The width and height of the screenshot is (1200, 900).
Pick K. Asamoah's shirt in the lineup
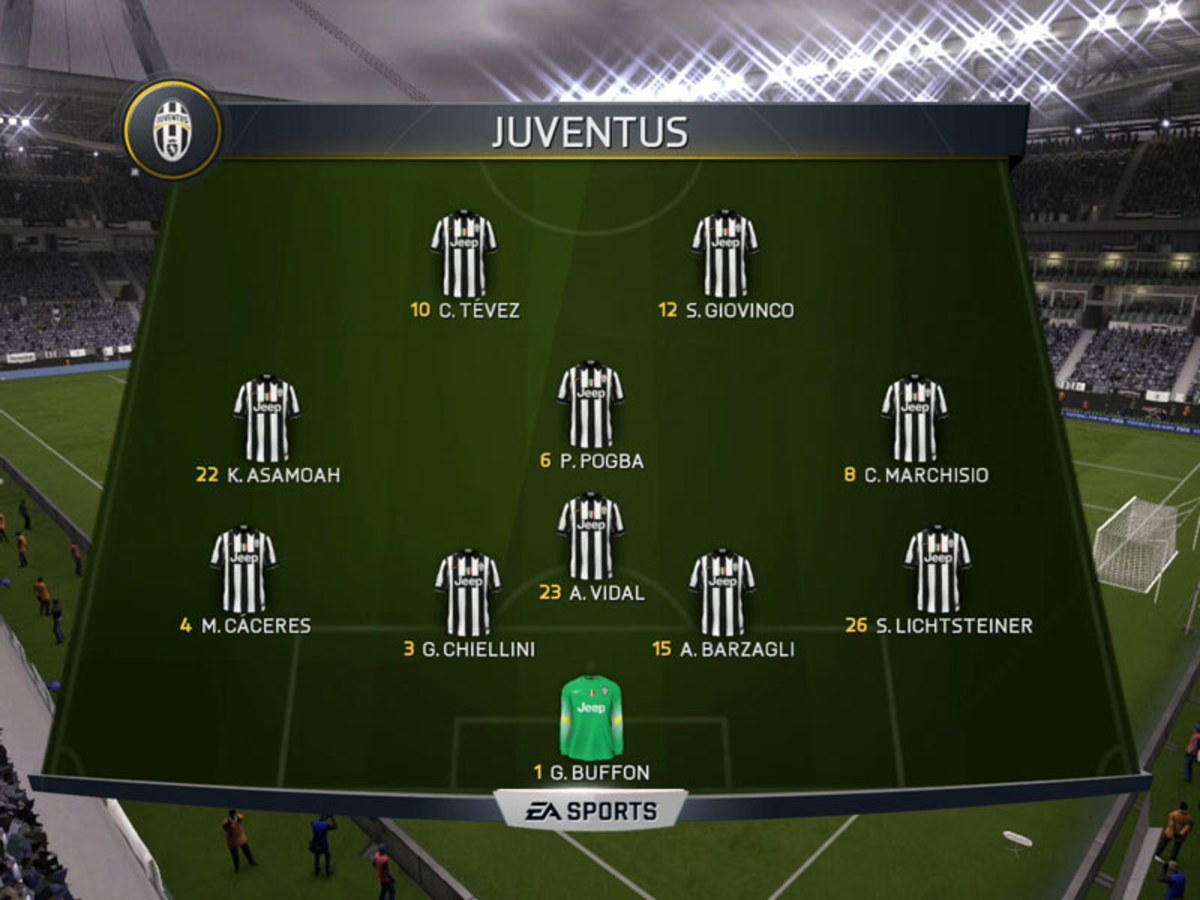click(x=267, y=418)
